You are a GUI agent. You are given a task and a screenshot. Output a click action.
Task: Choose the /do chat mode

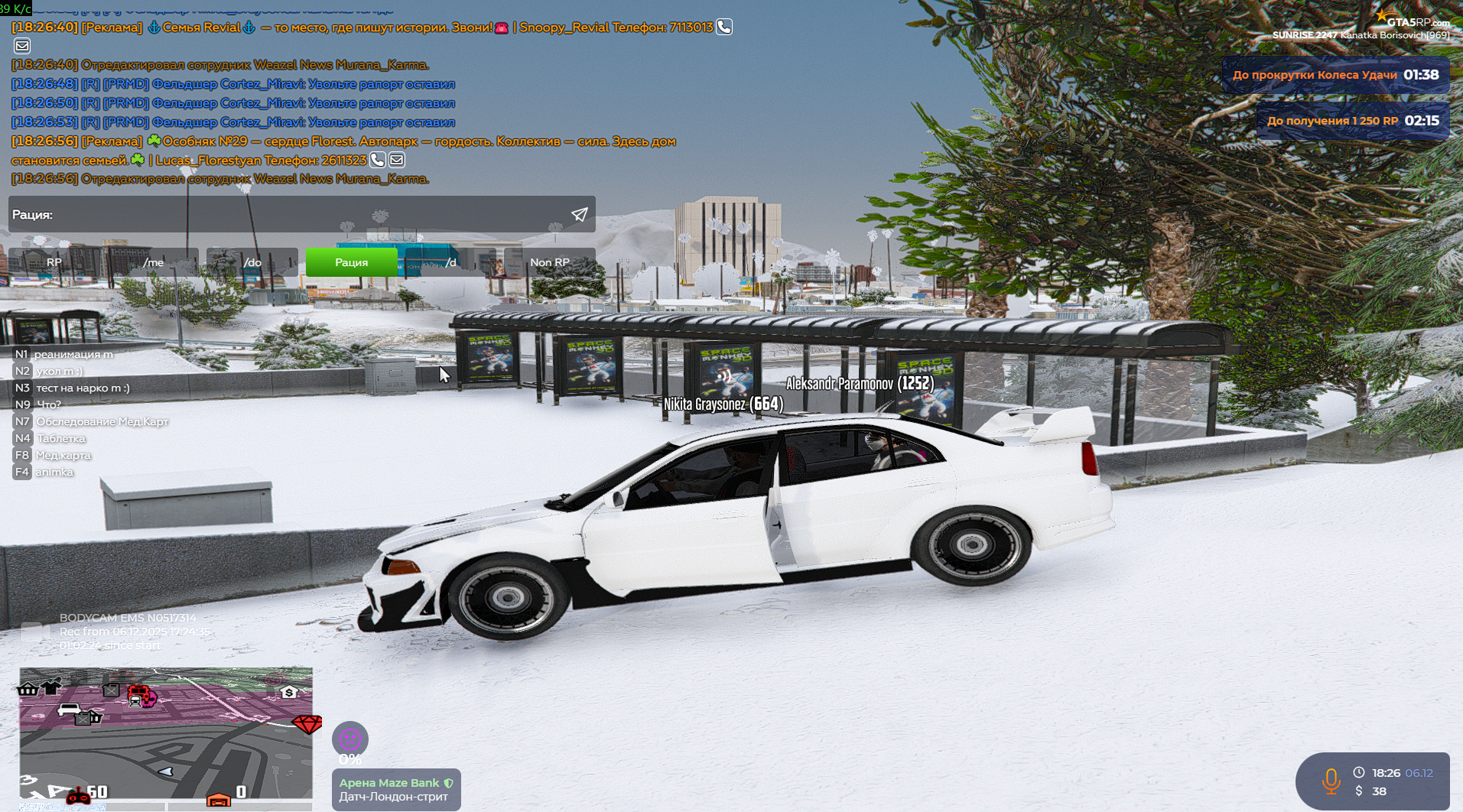click(252, 262)
